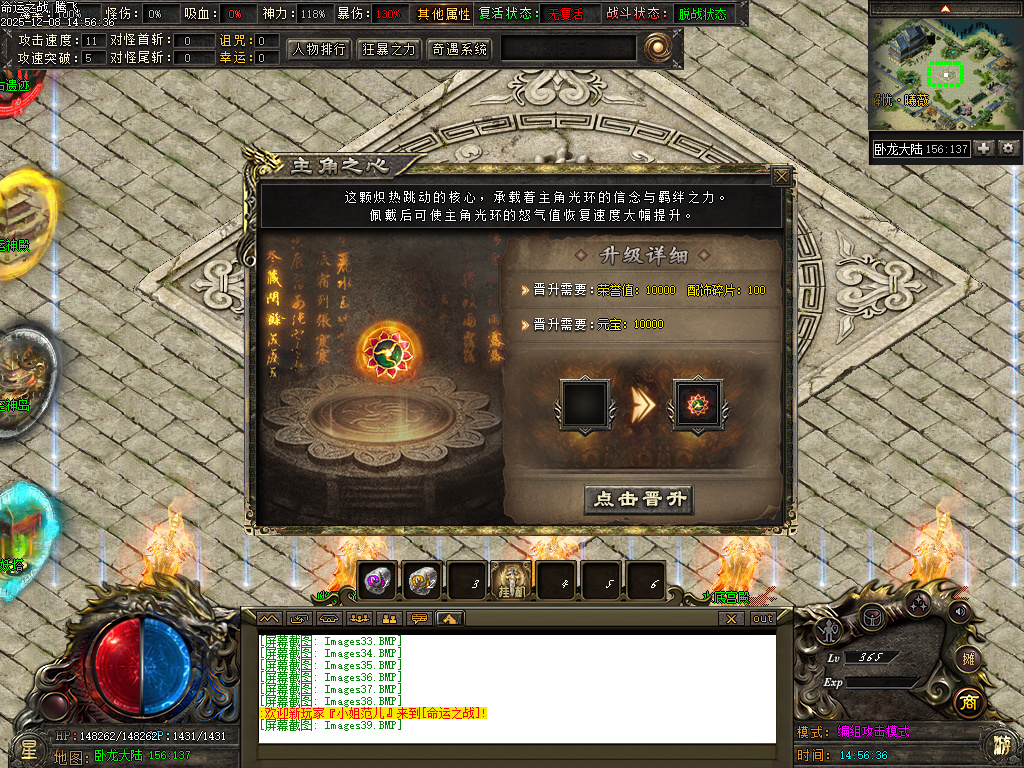Toggle the sound speaker icon
This screenshot has height=768, width=1024.
coord(959,610)
